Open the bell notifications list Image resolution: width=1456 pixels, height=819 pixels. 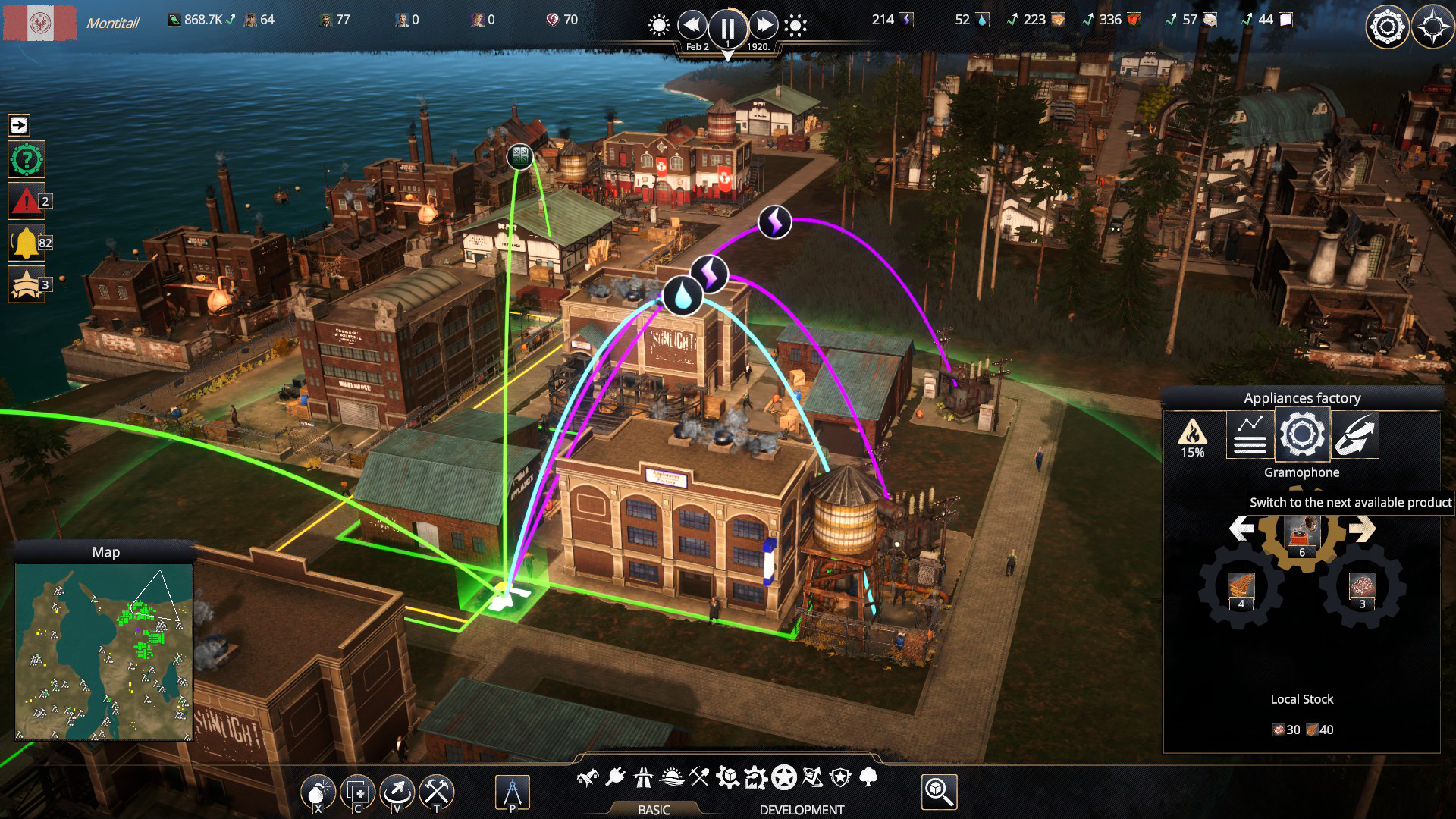26,243
